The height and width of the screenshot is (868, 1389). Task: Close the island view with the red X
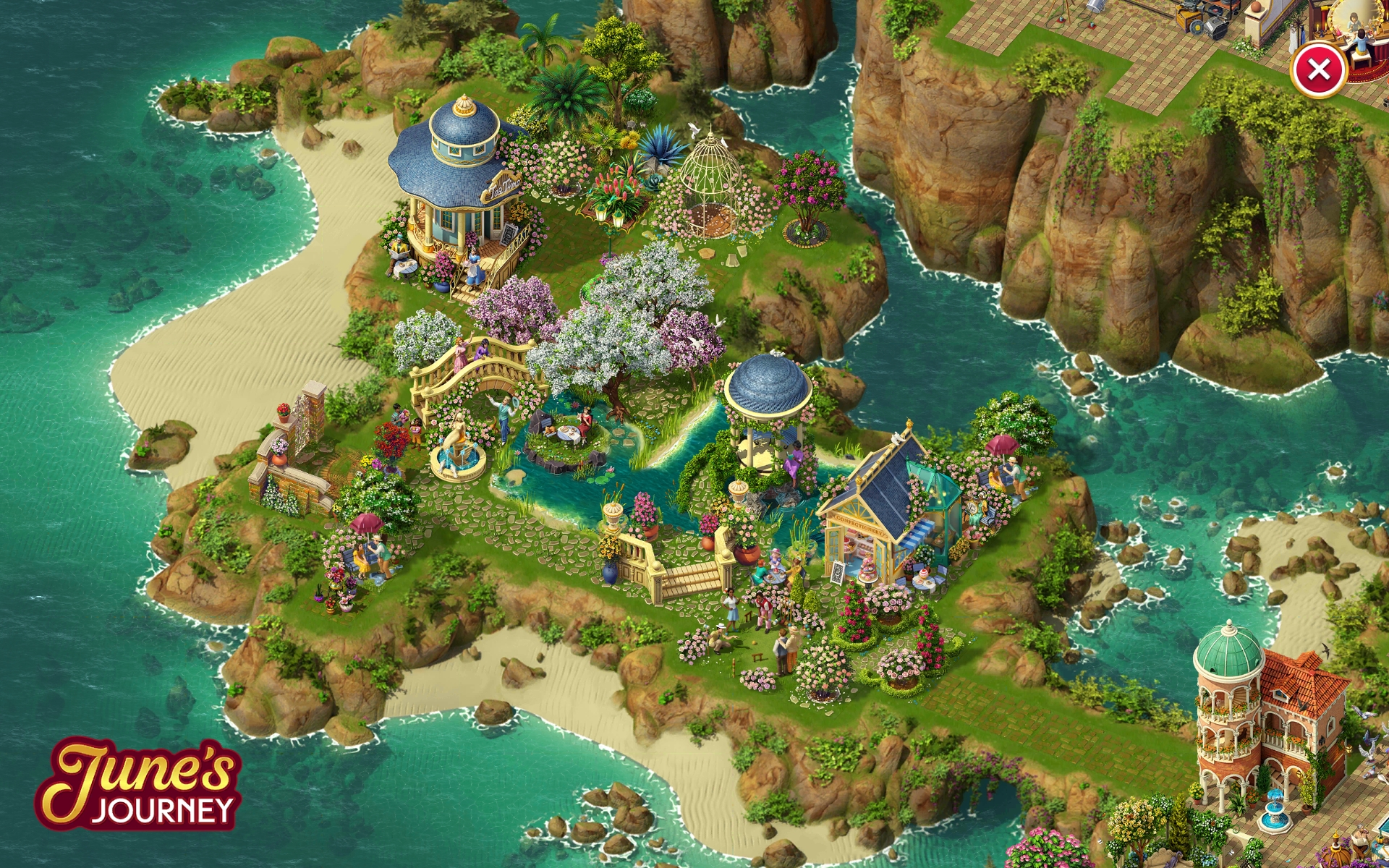[x=1318, y=70]
